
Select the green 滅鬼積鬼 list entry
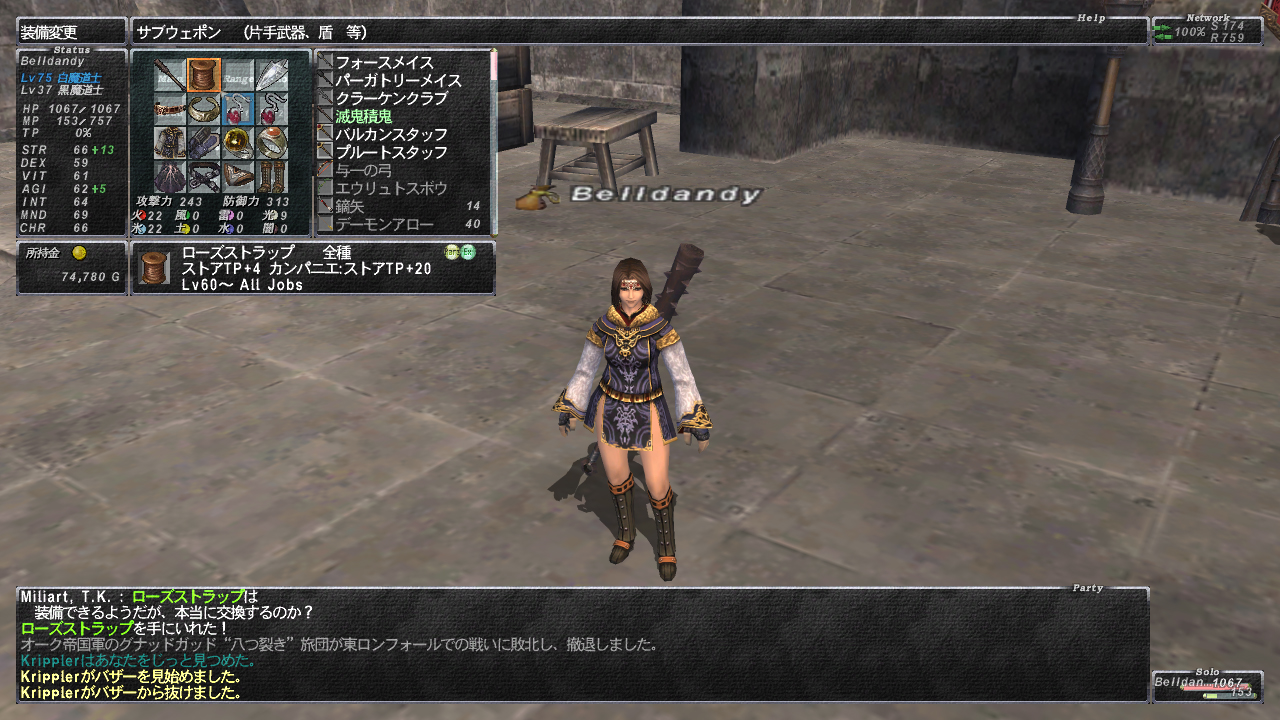pos(363,116)
